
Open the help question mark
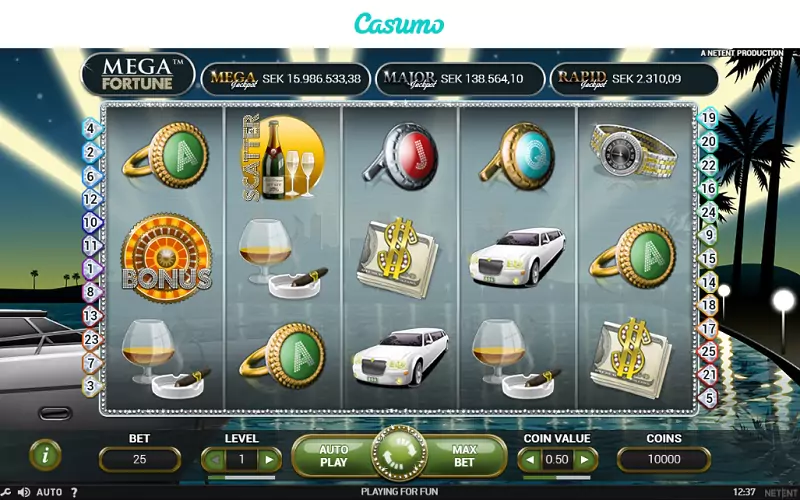pos(73,492)
